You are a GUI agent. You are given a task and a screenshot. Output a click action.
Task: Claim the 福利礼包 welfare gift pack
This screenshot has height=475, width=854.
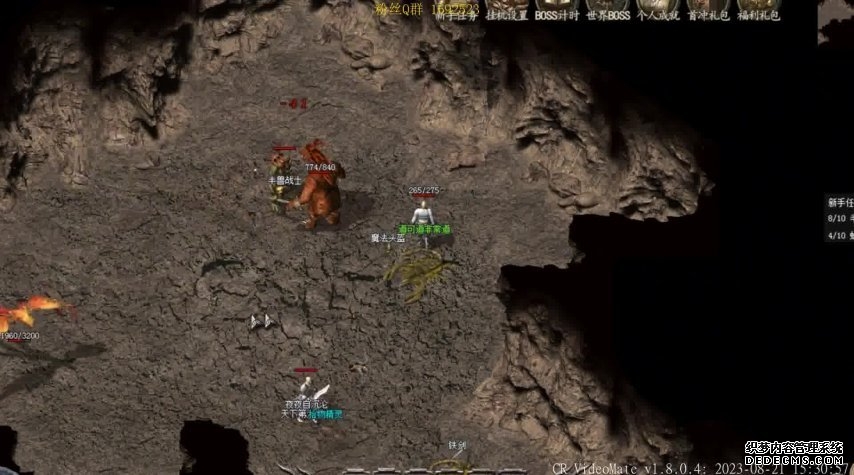point(758,9)
